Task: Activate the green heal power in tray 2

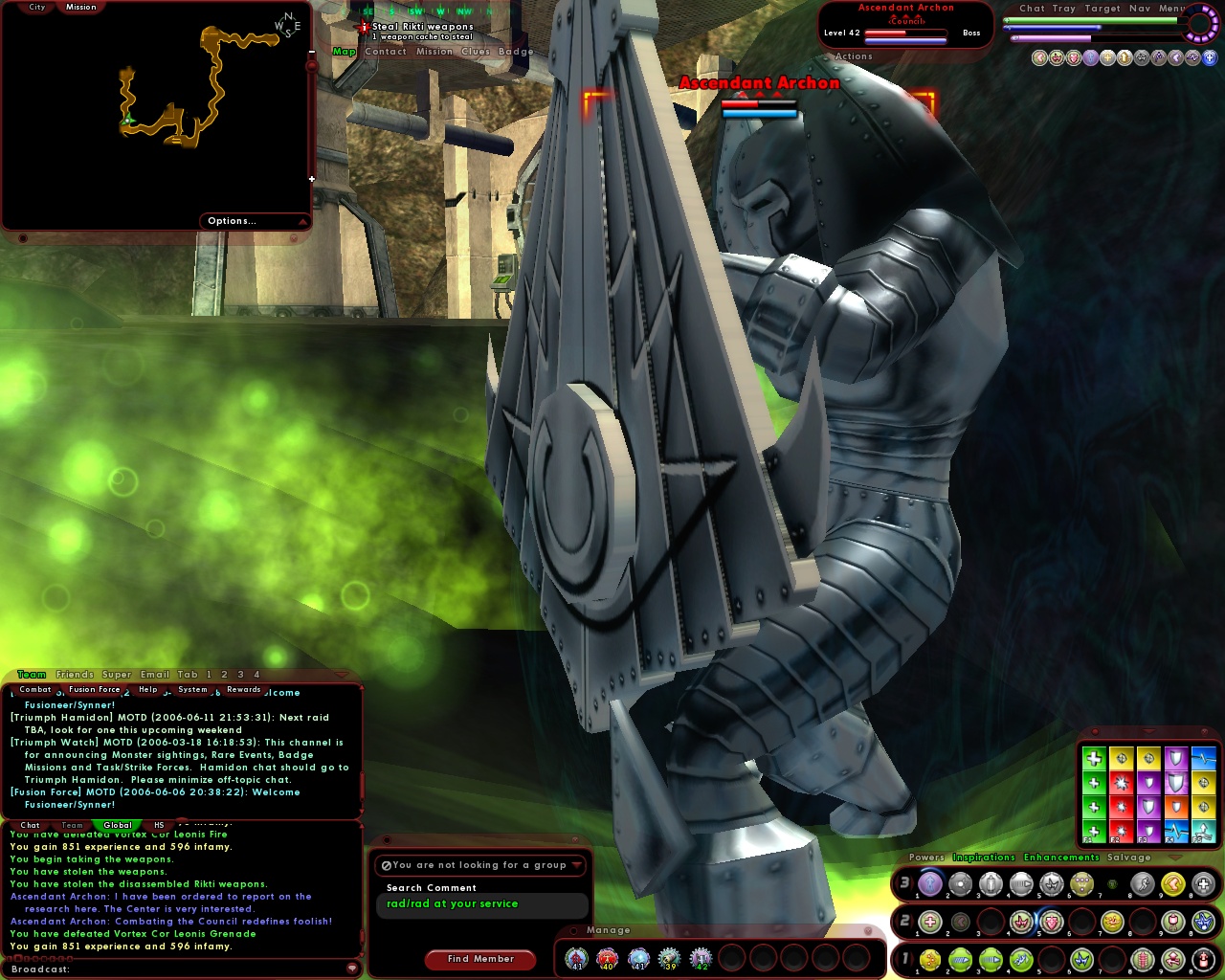Action: coord(929,922)
